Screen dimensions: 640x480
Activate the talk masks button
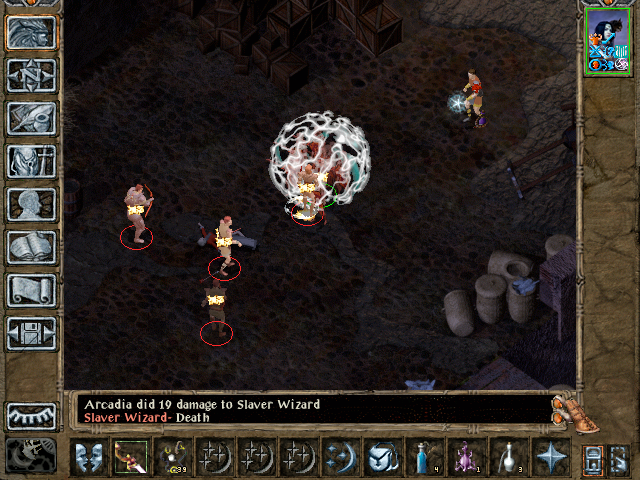point(88,457)
